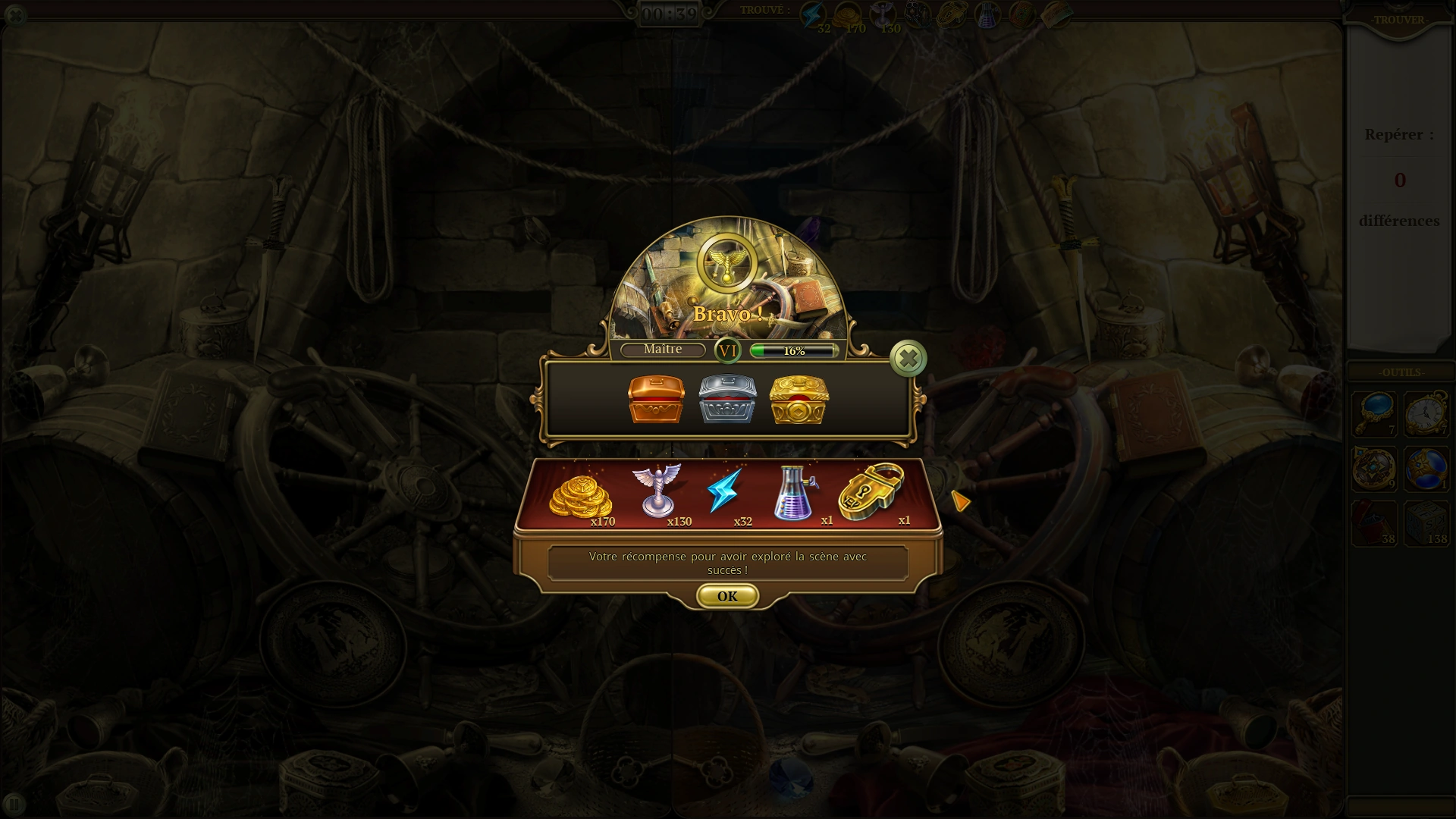The width and height of the screenshot is (1456, 819).
Task: Open the Trouver panel header
Action: coord(1399,20)
